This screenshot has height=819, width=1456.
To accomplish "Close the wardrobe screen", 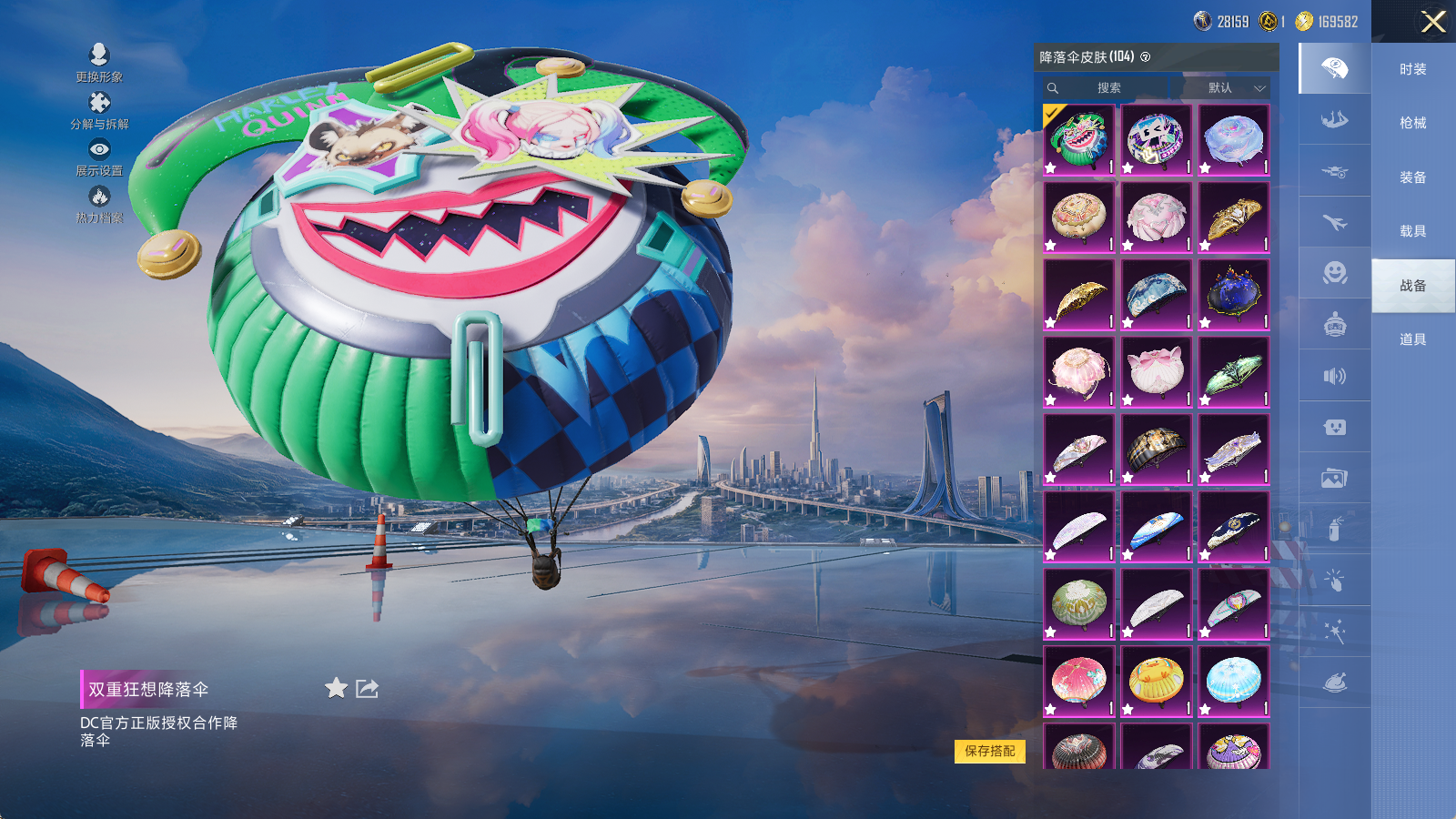I will pyautogui.click(x=1433, y=22).
